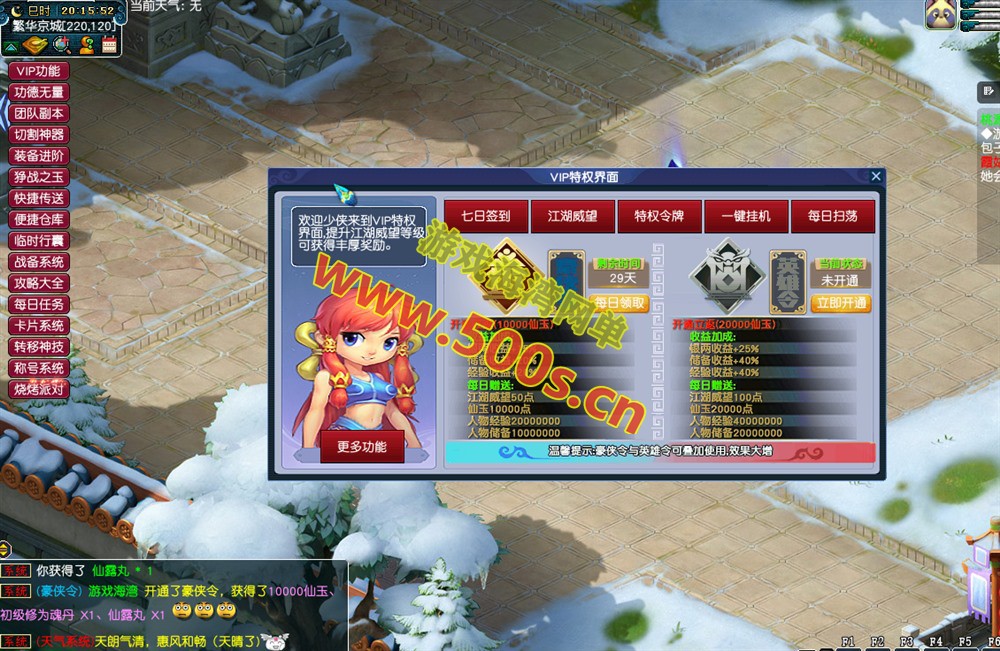Switch to the 江湖威望 tab

click(x=572, y=215)
